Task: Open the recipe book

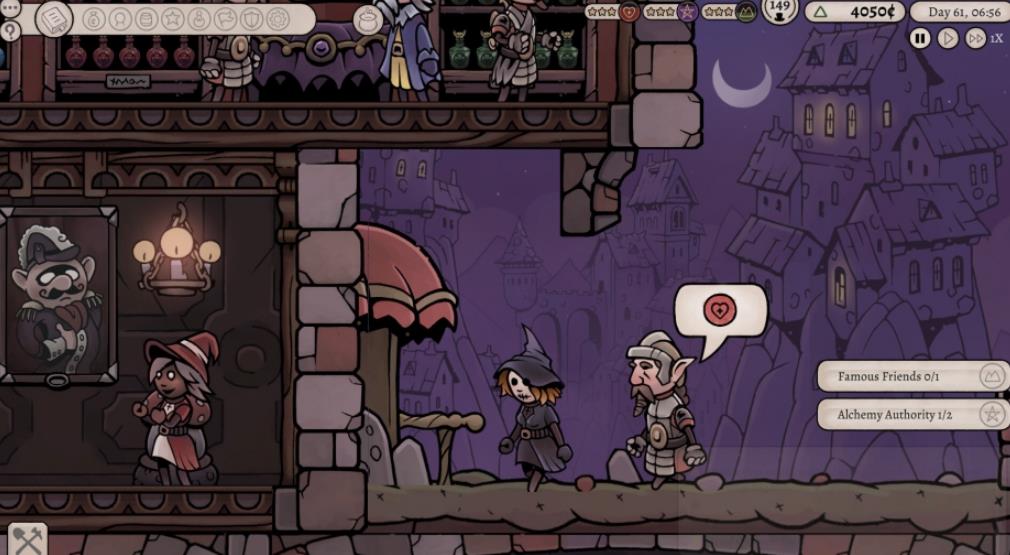Action: pyautogui.click(x=54, y=18)
